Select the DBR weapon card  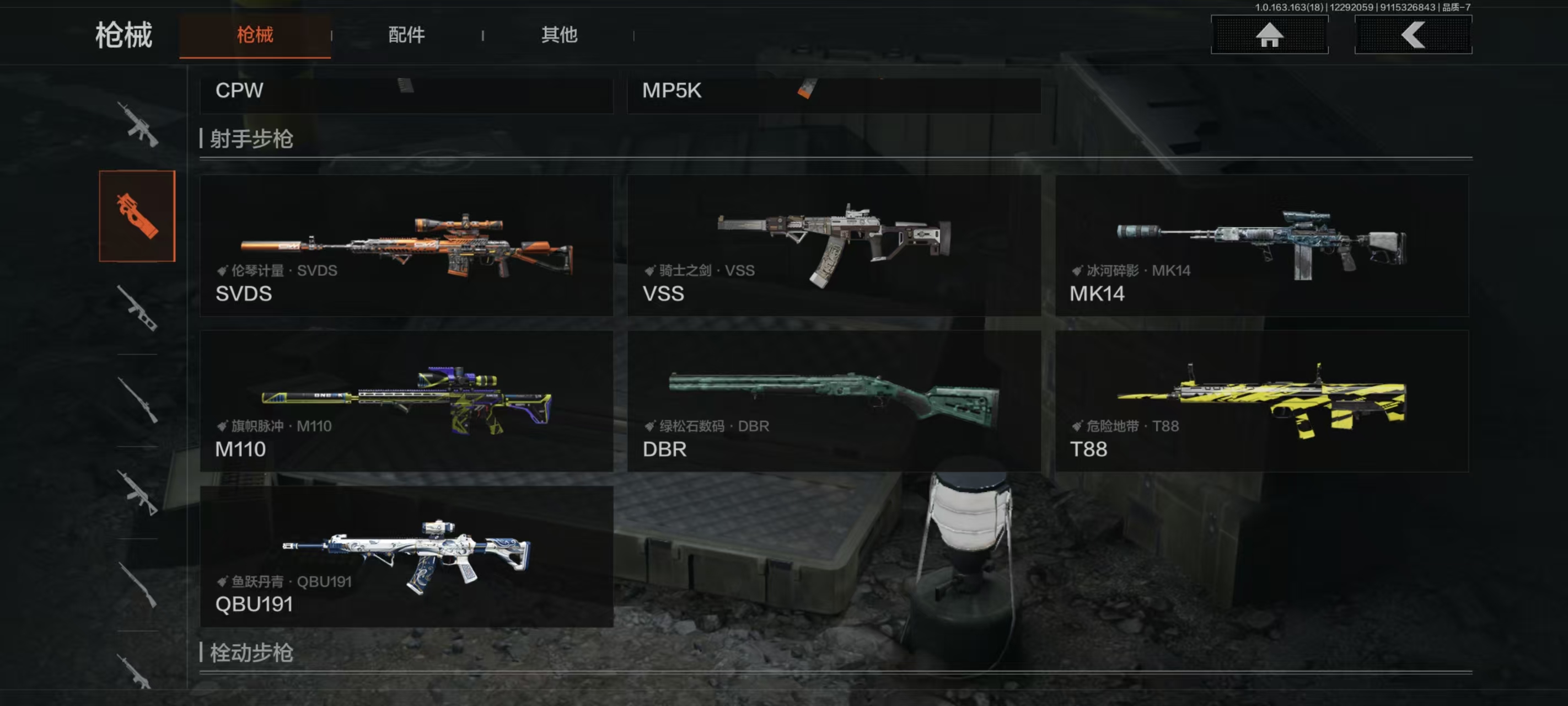tap(834, 401)
